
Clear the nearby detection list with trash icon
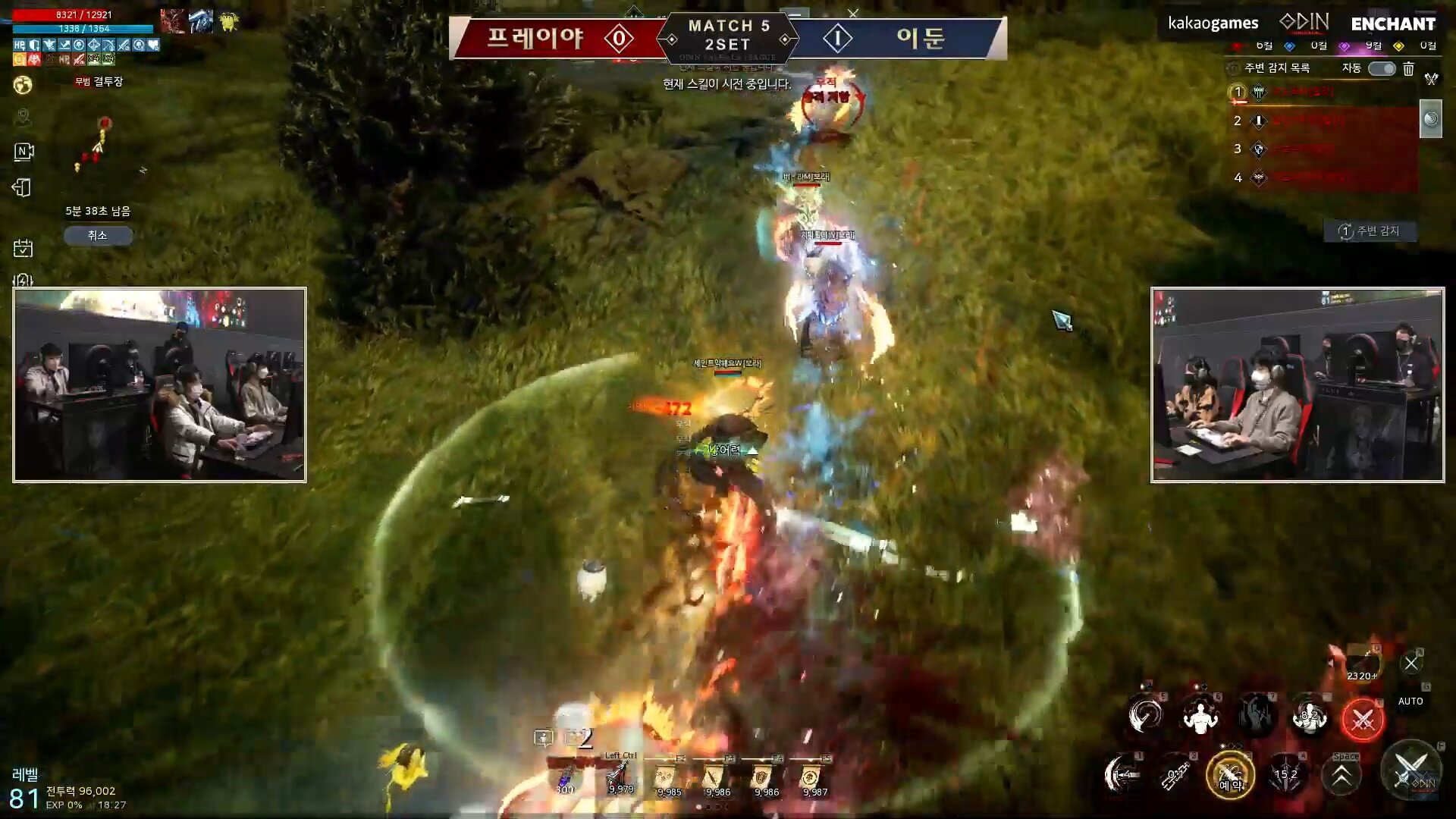tap(1408, 69)
